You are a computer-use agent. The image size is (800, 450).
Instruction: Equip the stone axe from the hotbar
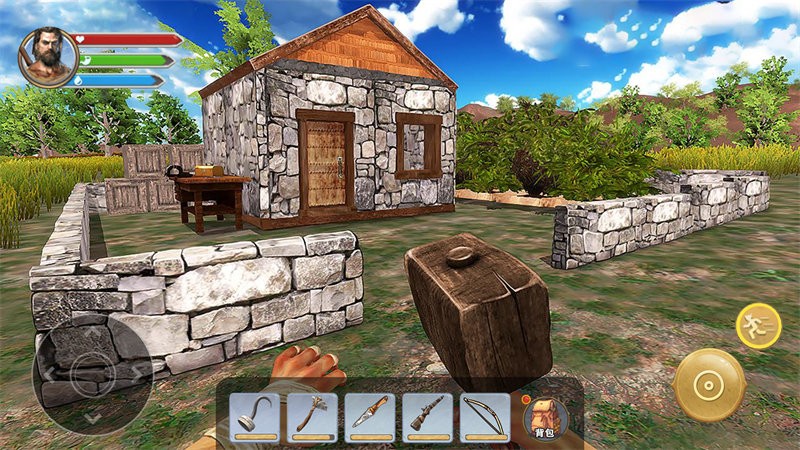(312, 417)
